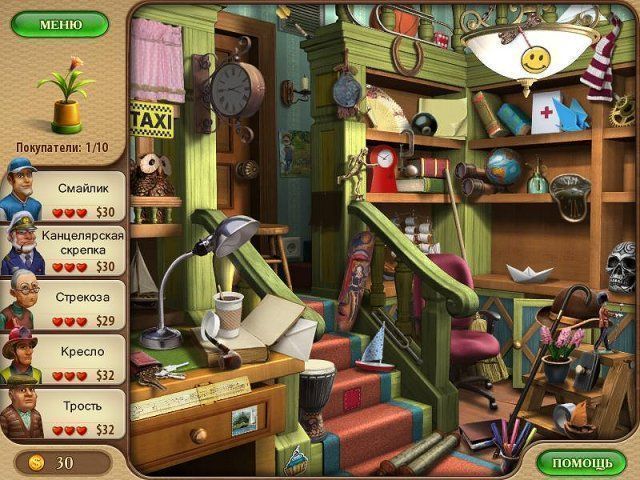Open the МЕНЮ button
Image resolution: width=640 pixels, height=480 pixels.
coord(60,24)
